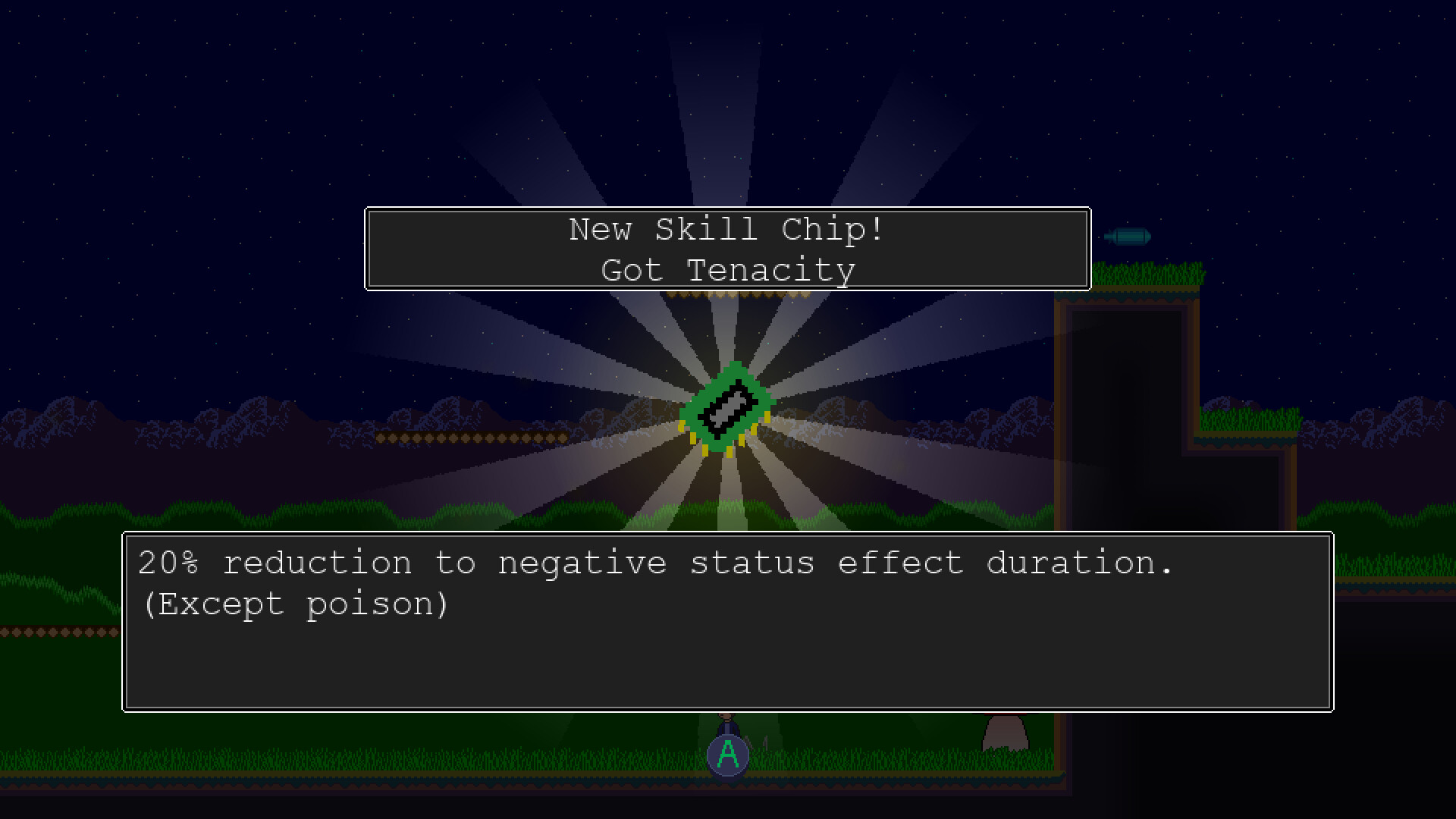
Task: Click the upper notification dialog box
Action: (728, 249)
